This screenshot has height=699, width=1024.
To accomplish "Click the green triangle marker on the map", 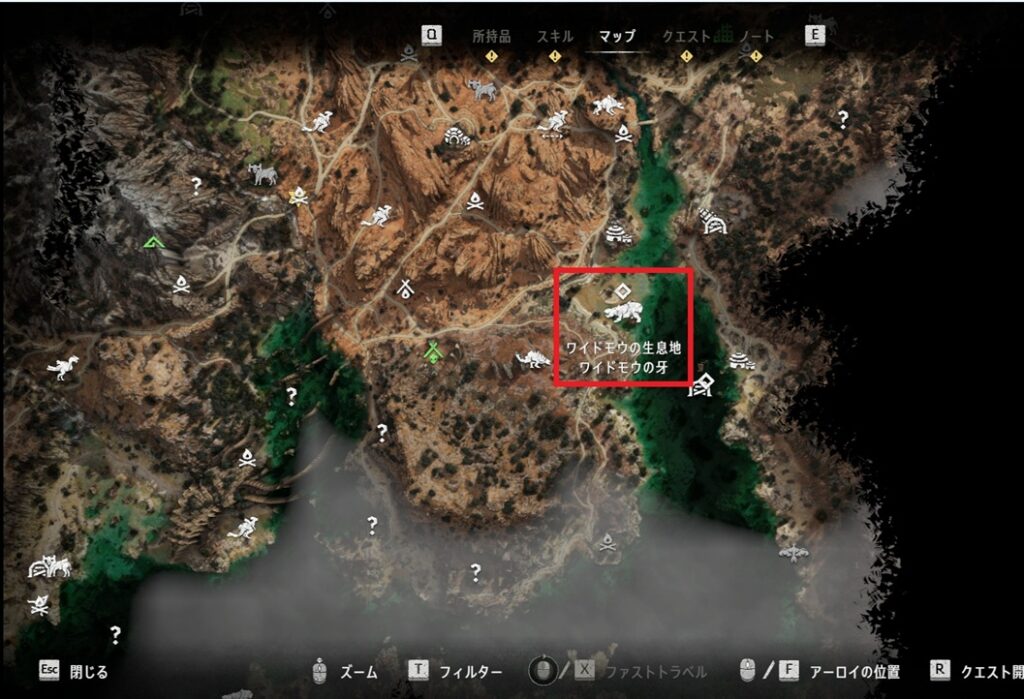I will (x=152, y=241).
